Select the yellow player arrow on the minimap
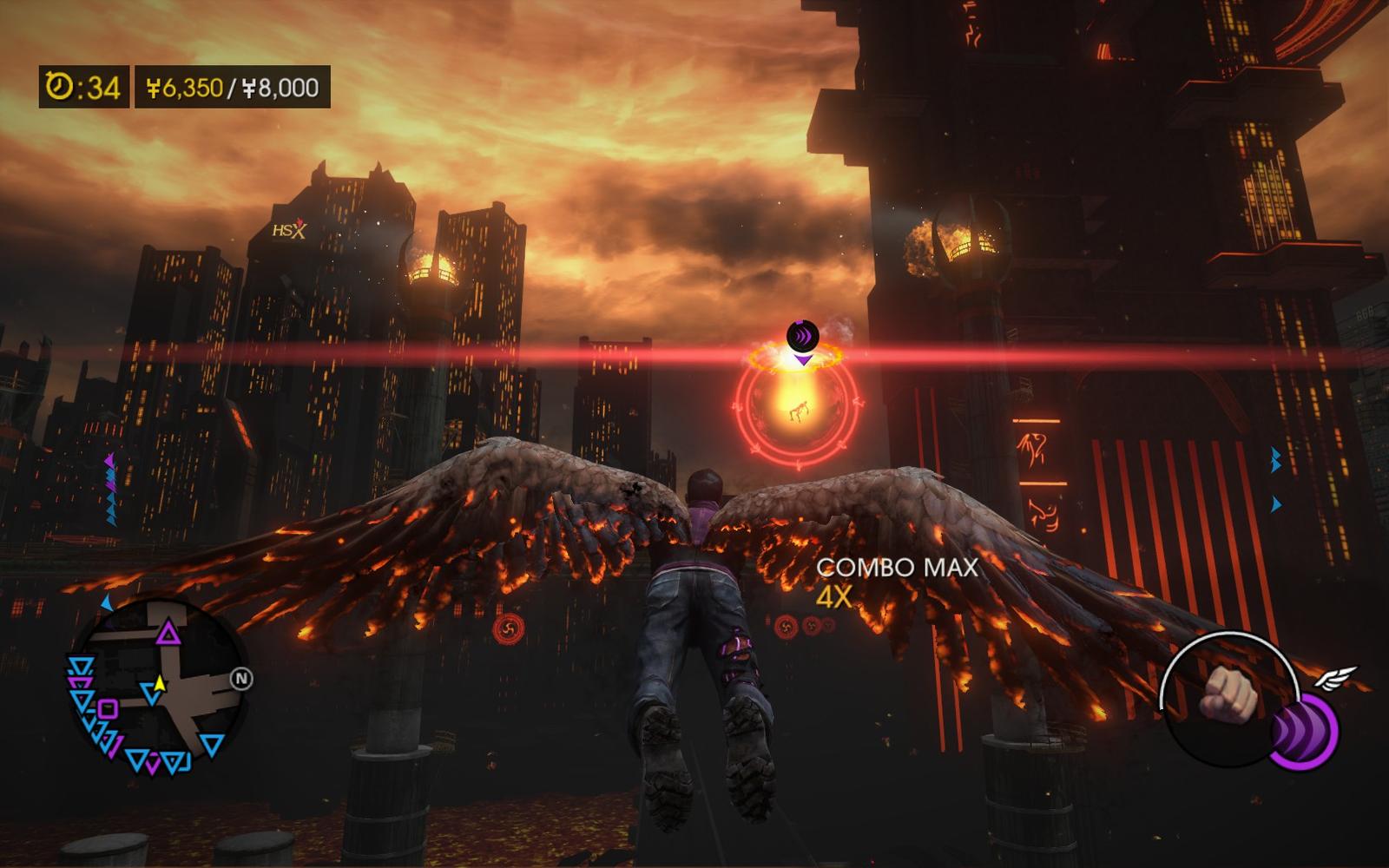The height and width of the screenshot is (868, 1389). [157, 689]
